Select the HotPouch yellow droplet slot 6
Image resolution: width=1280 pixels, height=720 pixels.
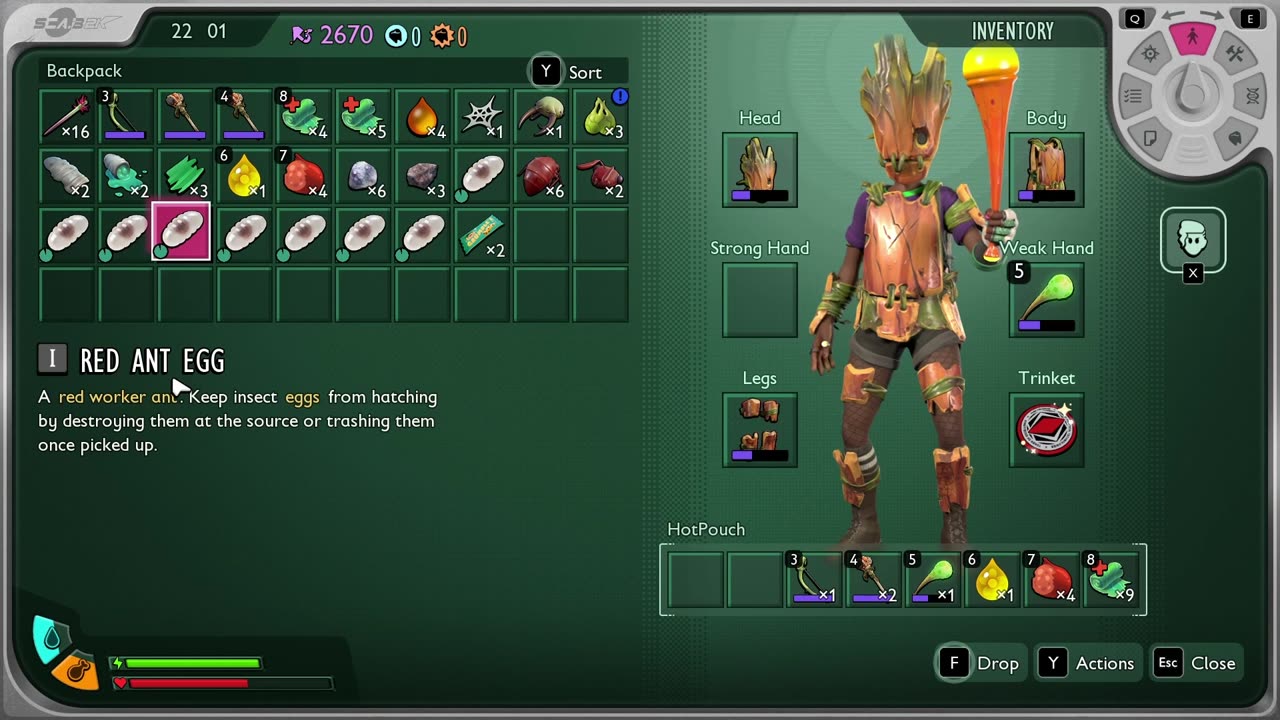[x=993, y=580]
